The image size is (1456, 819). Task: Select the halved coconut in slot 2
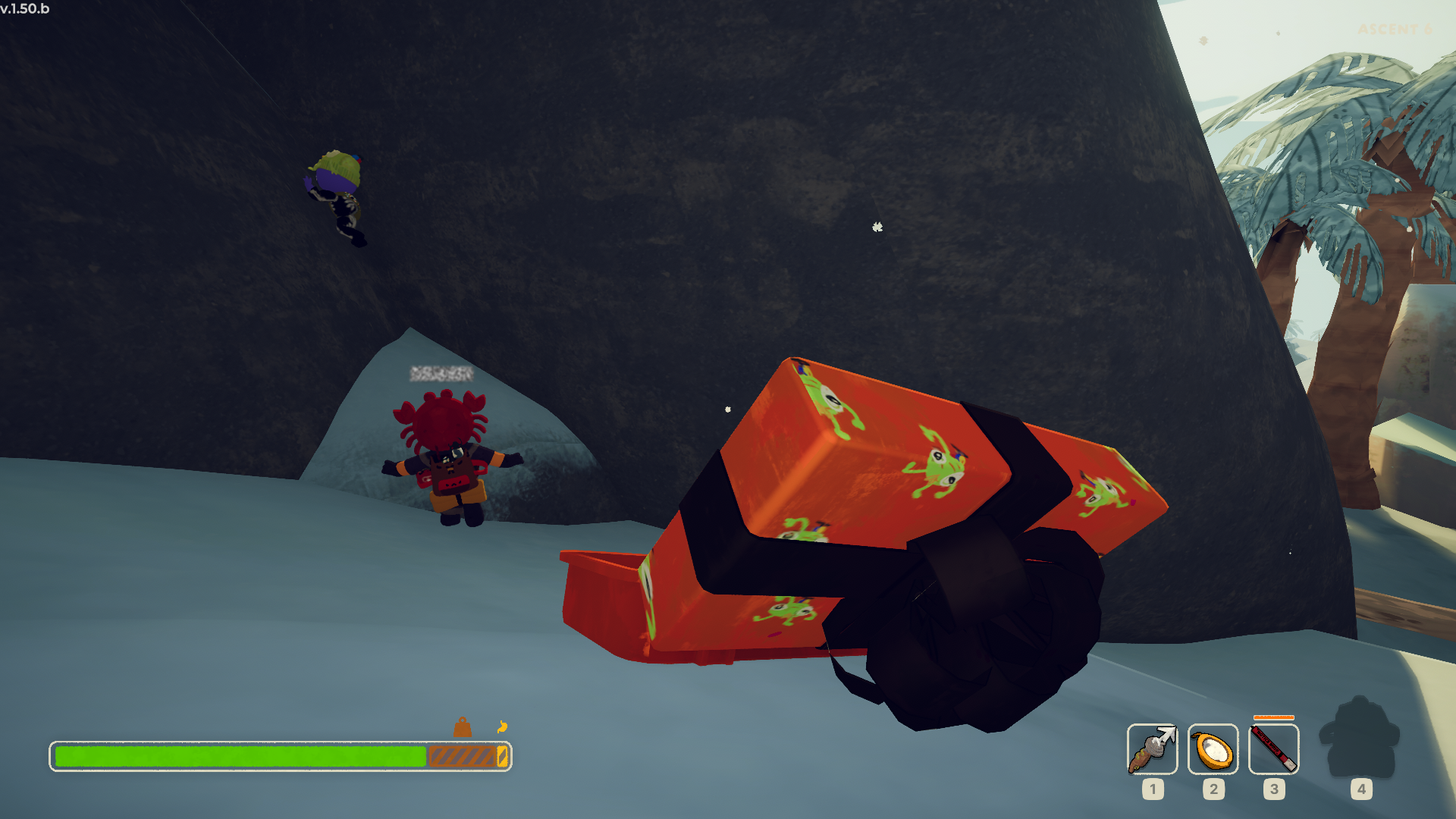(x=1213, y=749)
